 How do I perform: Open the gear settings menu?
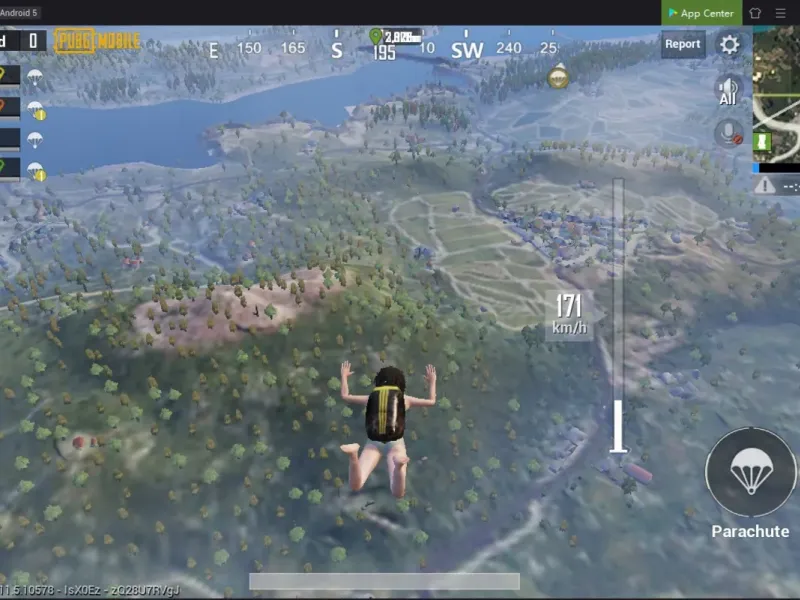click(x=730, y=45)
